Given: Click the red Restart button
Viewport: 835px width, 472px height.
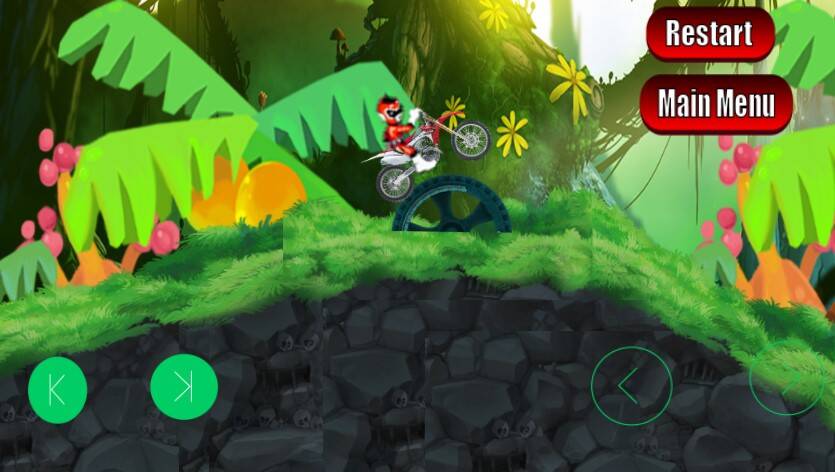Looking at the screenshot, I should [710, 33].
